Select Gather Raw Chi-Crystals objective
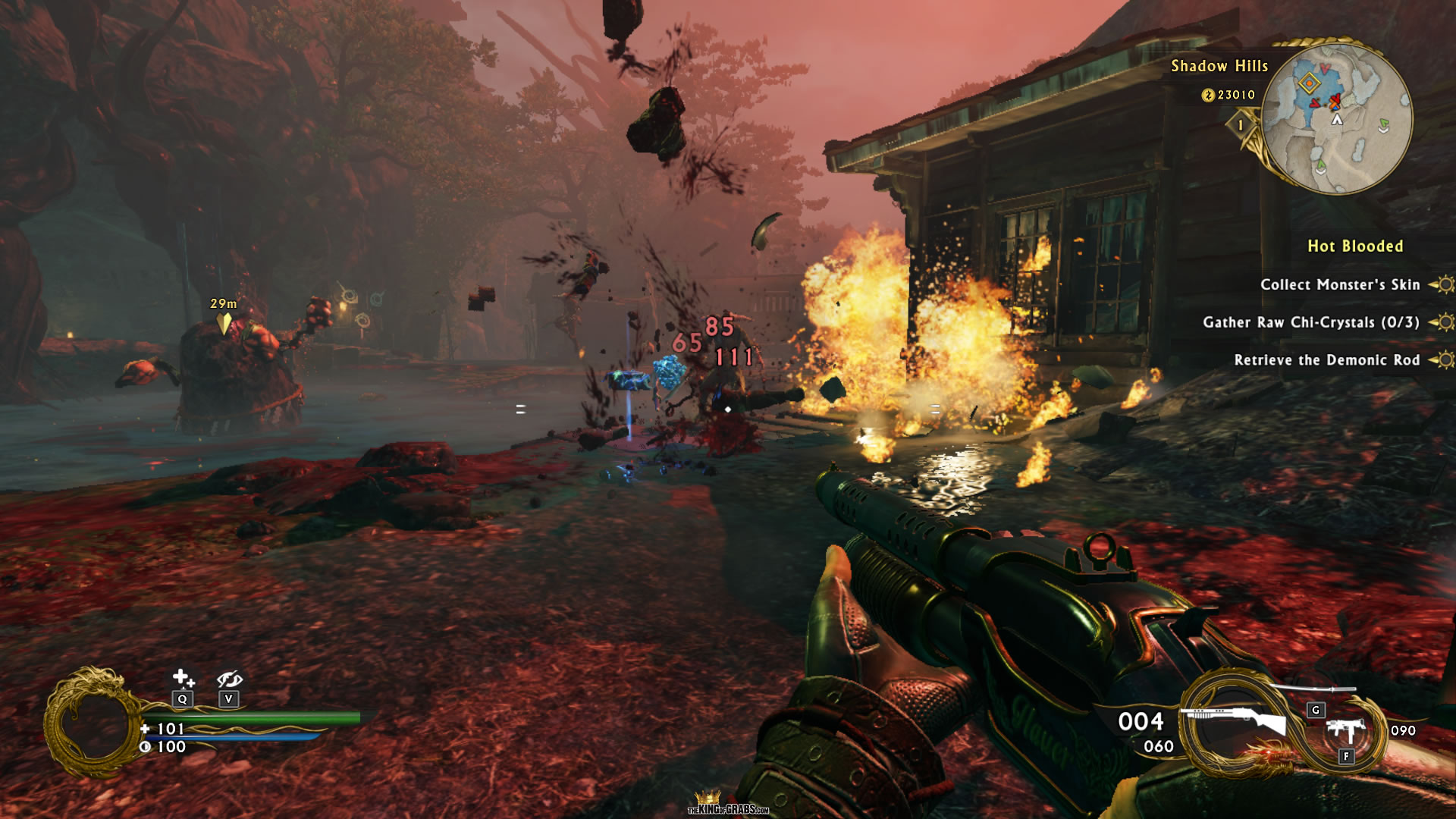Screen dimensions: 1456x819 tap(1311, 322)
